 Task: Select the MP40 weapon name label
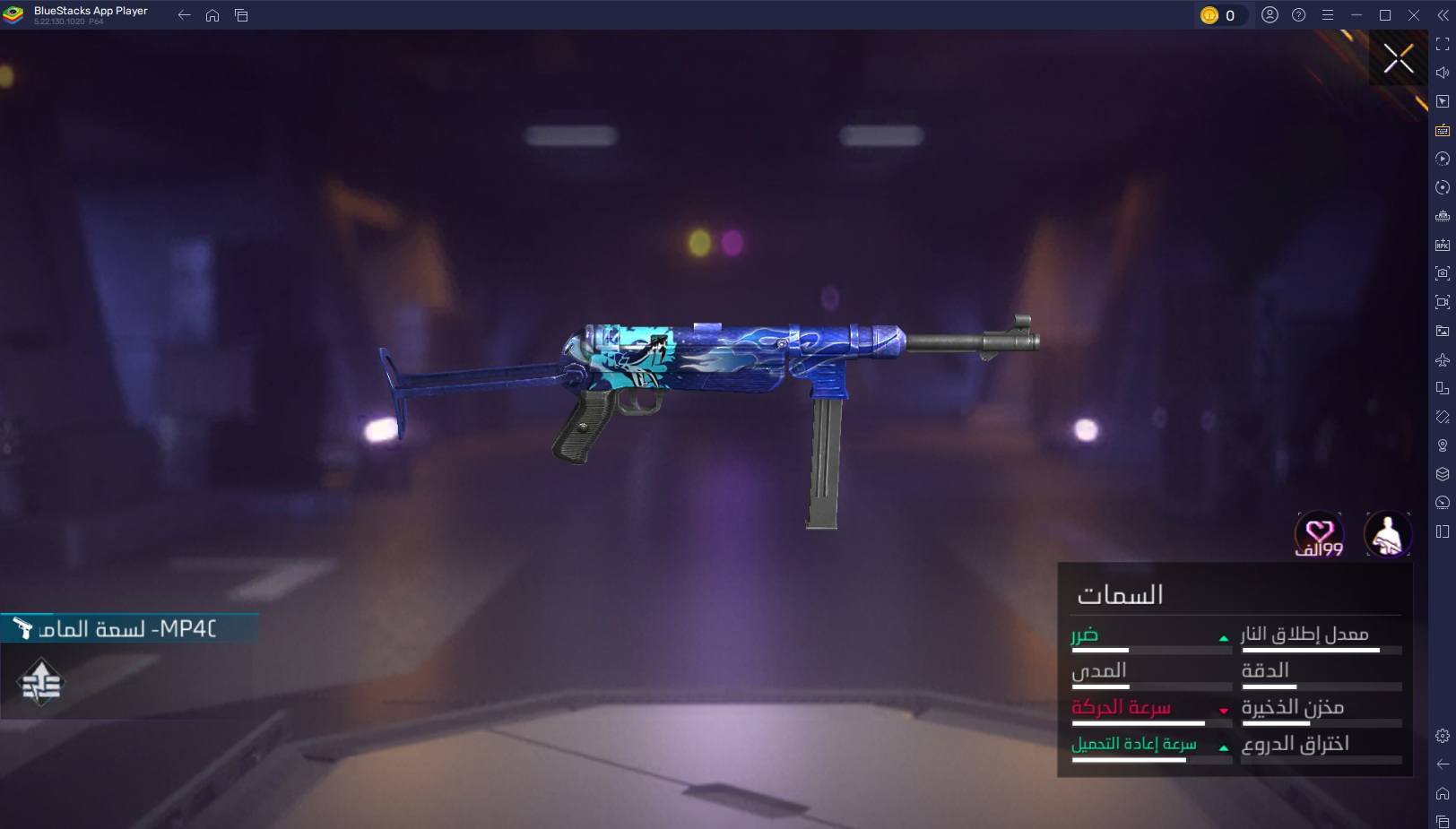click(x=127, y=628)
